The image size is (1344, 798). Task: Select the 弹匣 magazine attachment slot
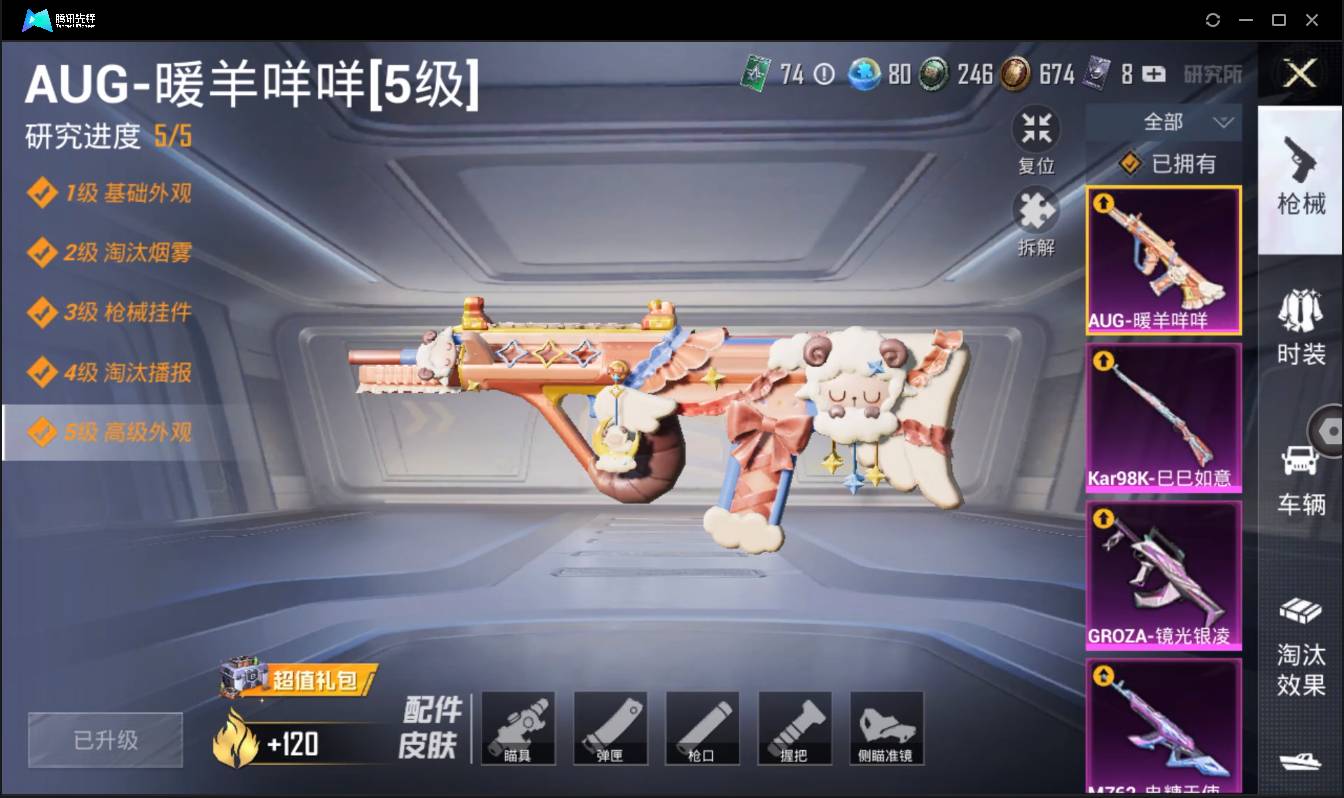coord(611,728)
